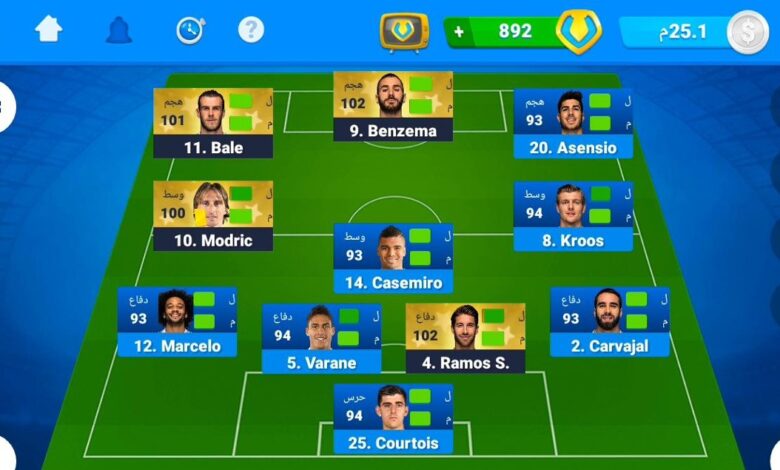Select the 8. Kroos player card

pyautogui.click(x=573, y=216)
